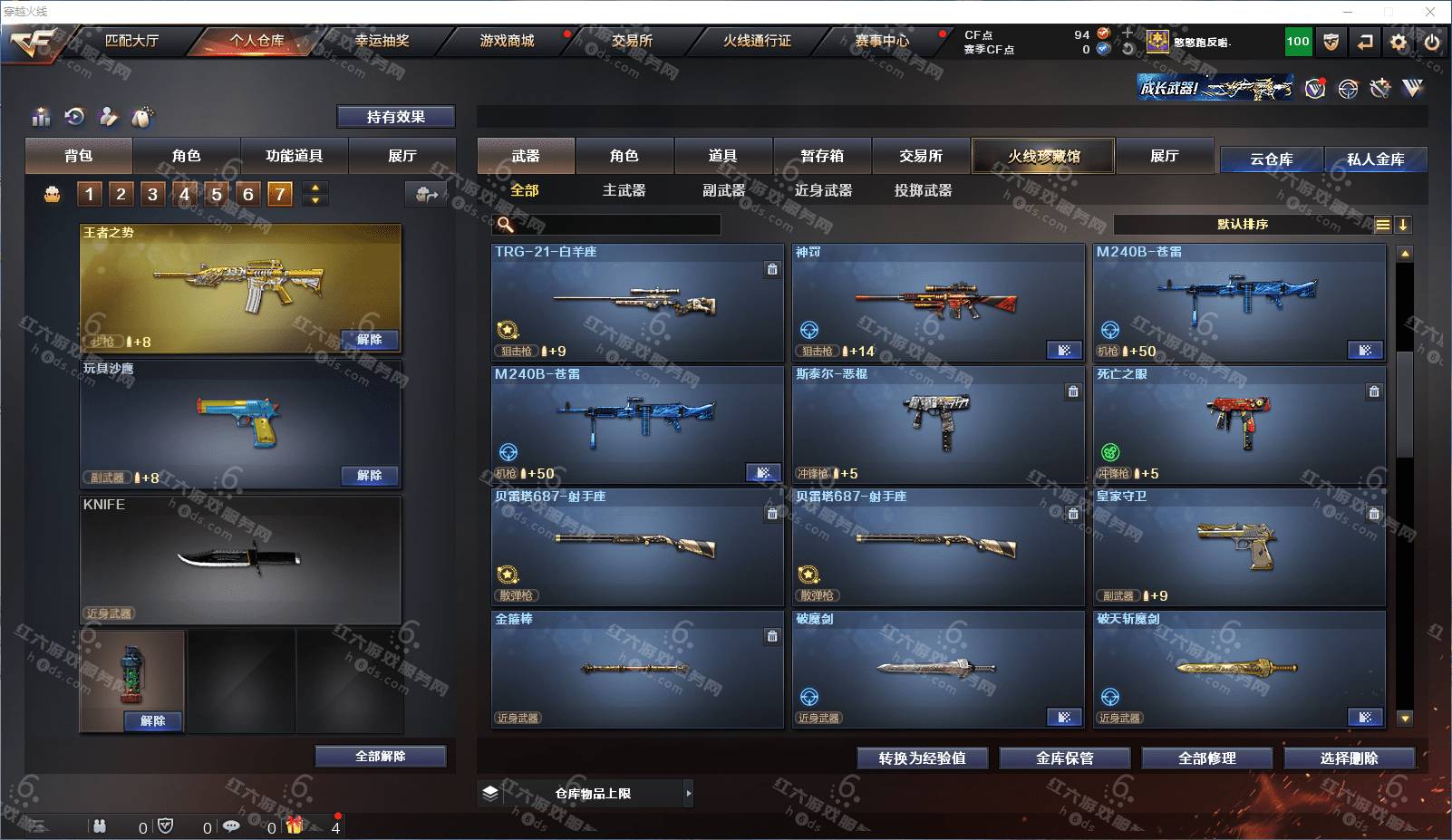
Task: Open the 云仓库 cloud storage
Action: click(1271, 159)
